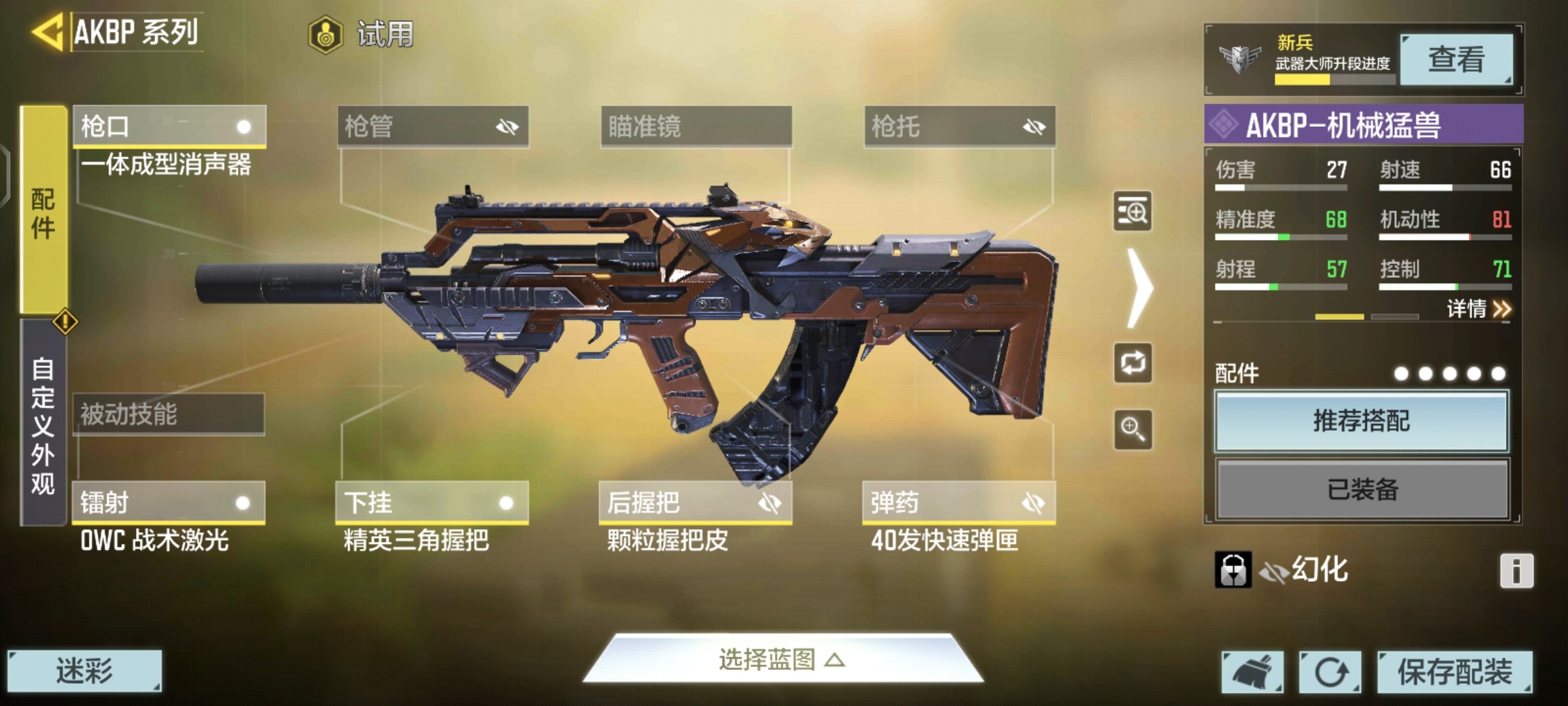This screenshot has width=1568, height=706.
Task: Open the 镭射 laser attachment slot
Action: pos(169,503)
